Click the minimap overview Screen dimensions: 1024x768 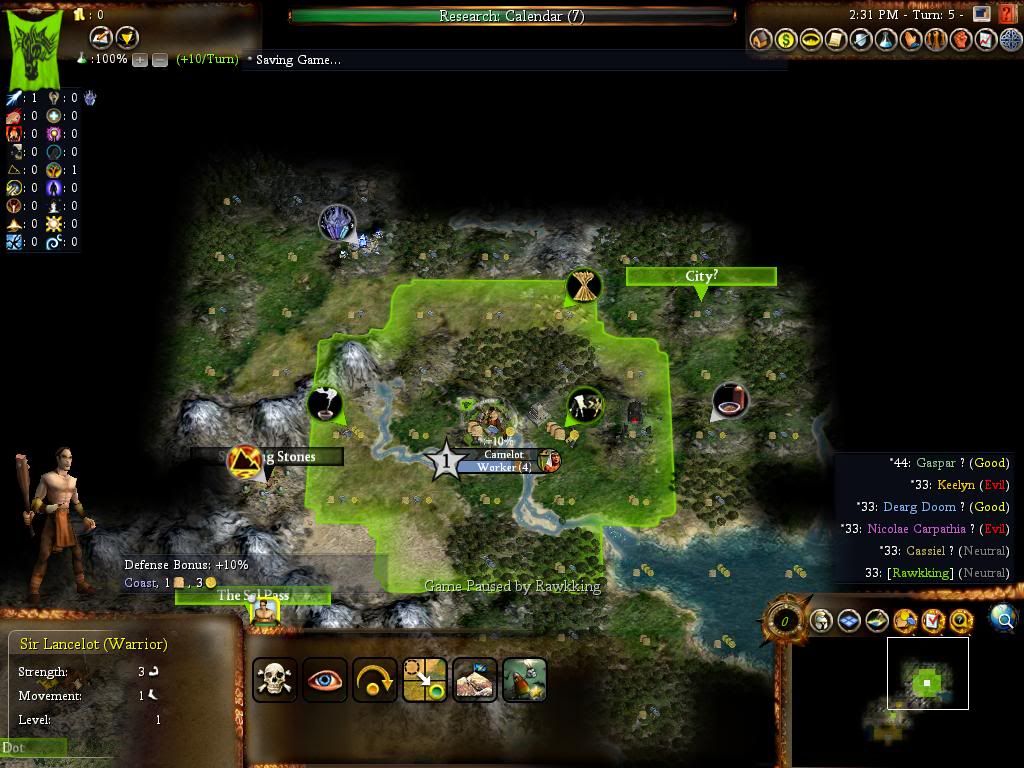click(x=927, y=682)
